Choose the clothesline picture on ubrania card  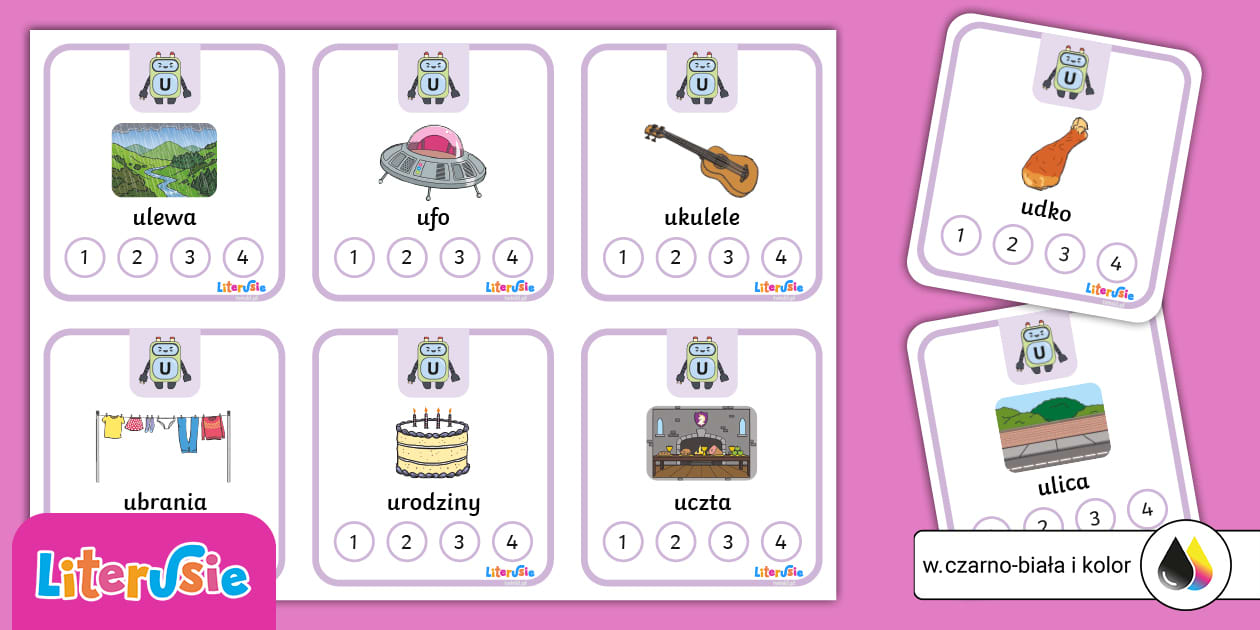[x=163, y=439]
